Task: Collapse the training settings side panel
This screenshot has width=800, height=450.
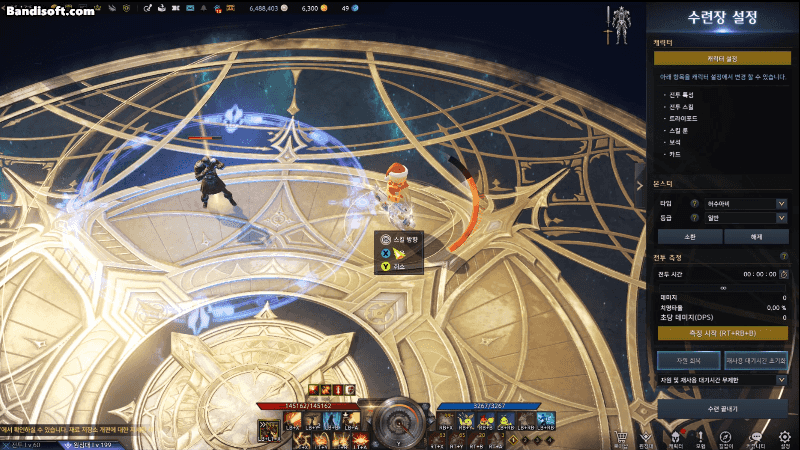Action: (x=640, y=185)
